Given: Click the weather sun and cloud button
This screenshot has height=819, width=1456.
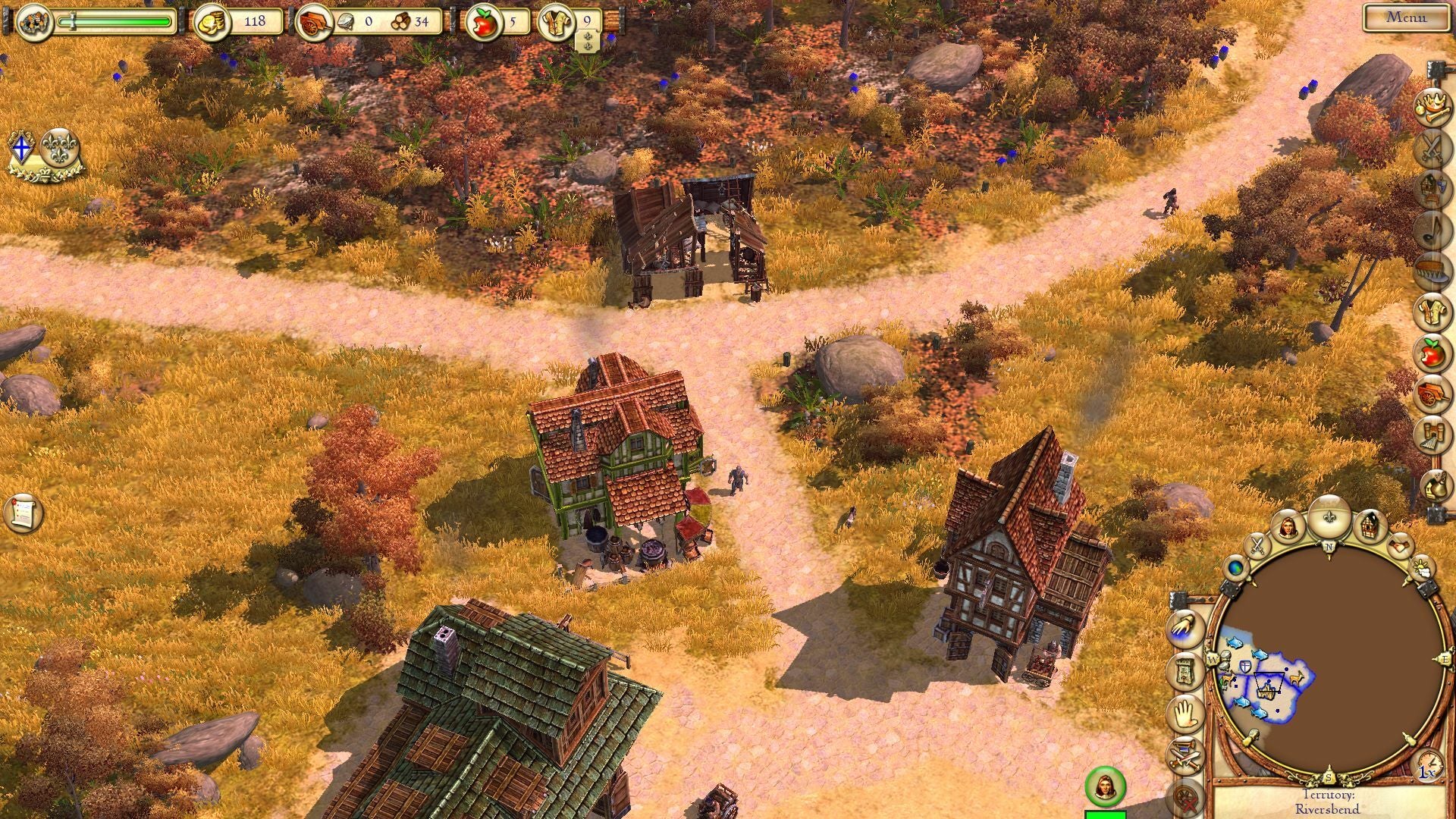Looking at the screenshot, I should (x=1423, y=566).
